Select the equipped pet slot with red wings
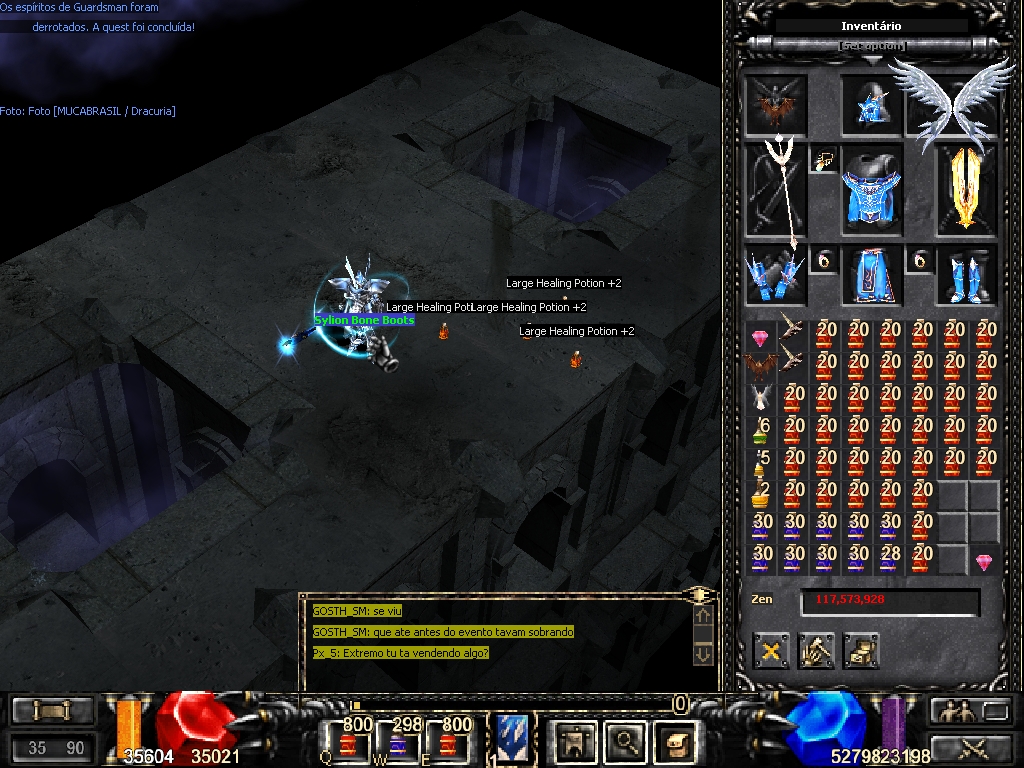Viewport: 1024px width, 768px height. [x=776, y=104]
